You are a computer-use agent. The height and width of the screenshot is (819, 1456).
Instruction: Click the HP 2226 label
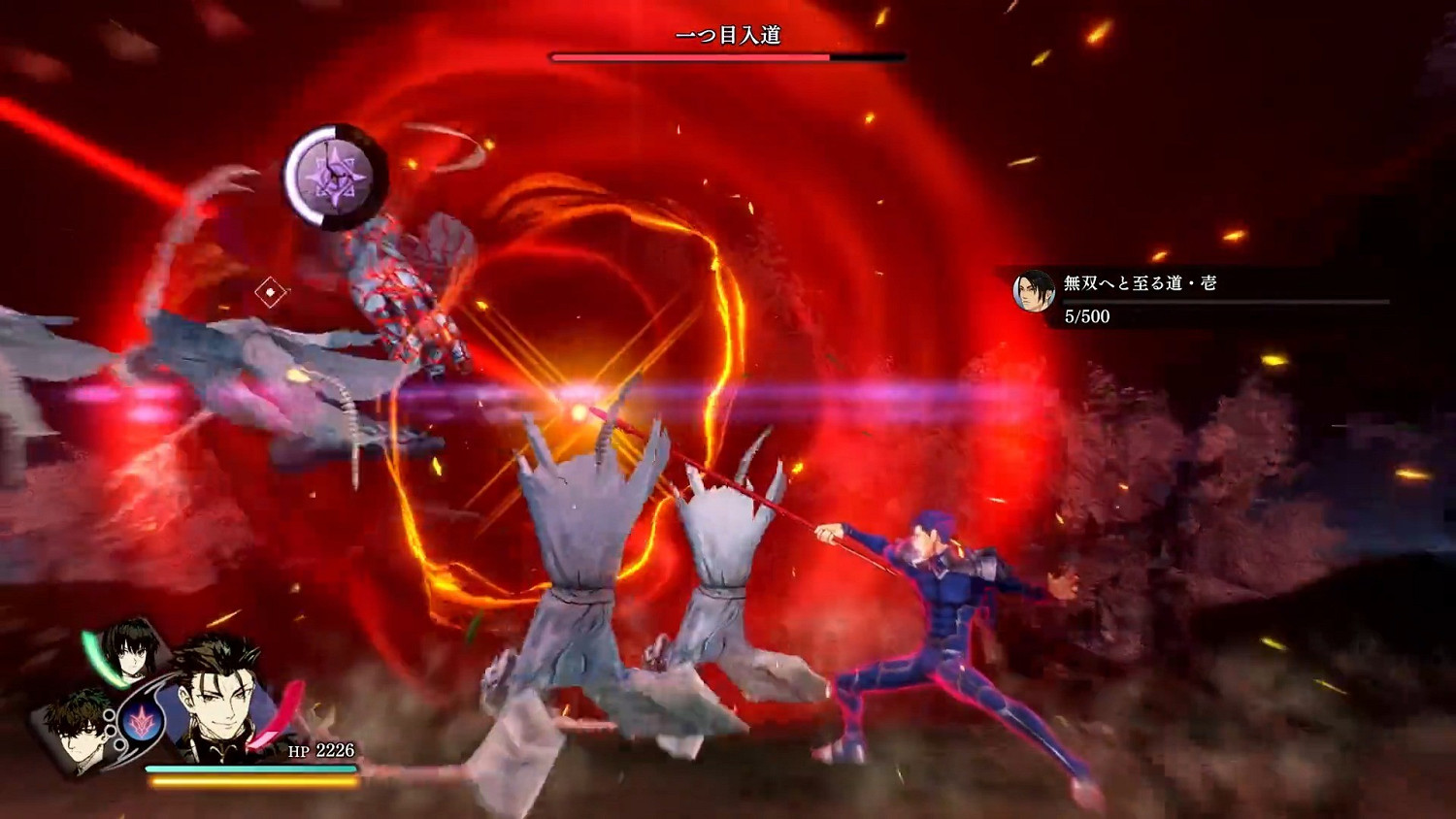tap(320, 750)
